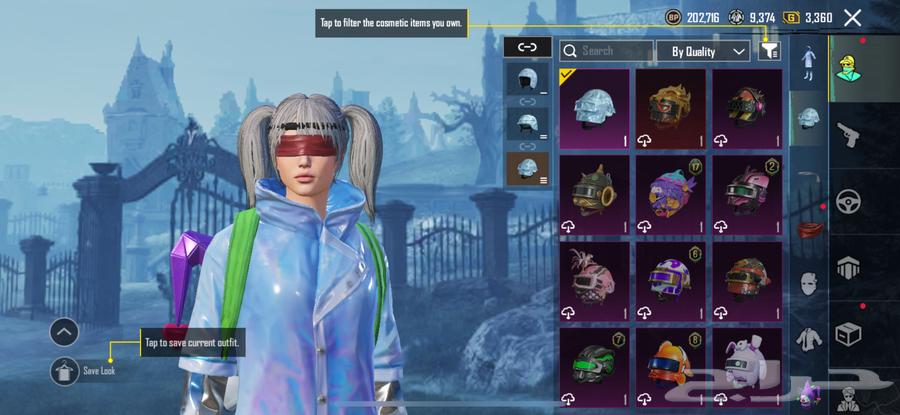Image resolution: width=900 pixels, height=415 pixels.
Task: Switch to the pistol weapons category
Action: tap(848, 135)
